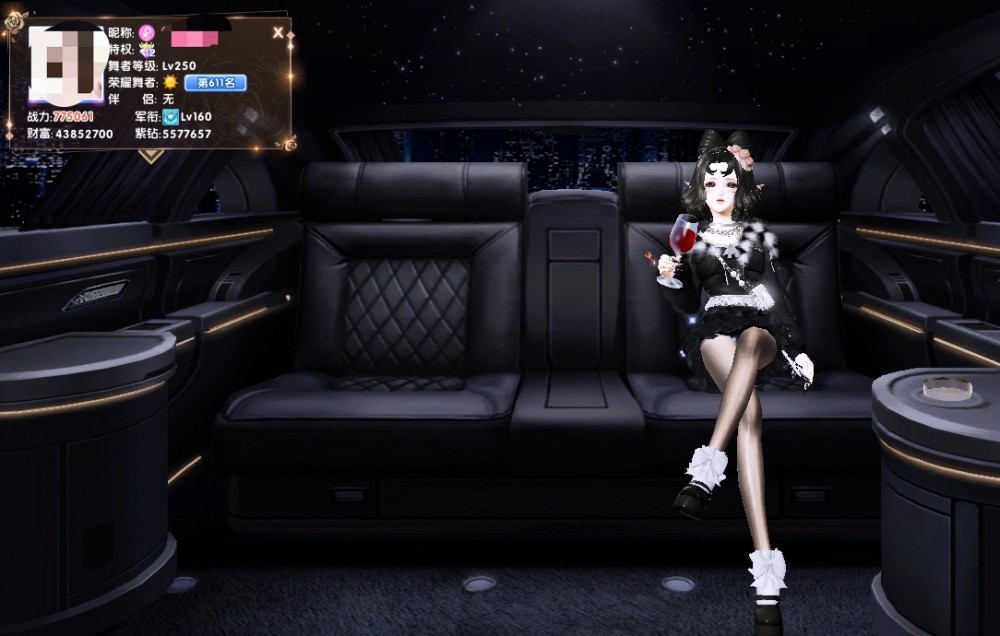Click the blue military rank badge

170,116
